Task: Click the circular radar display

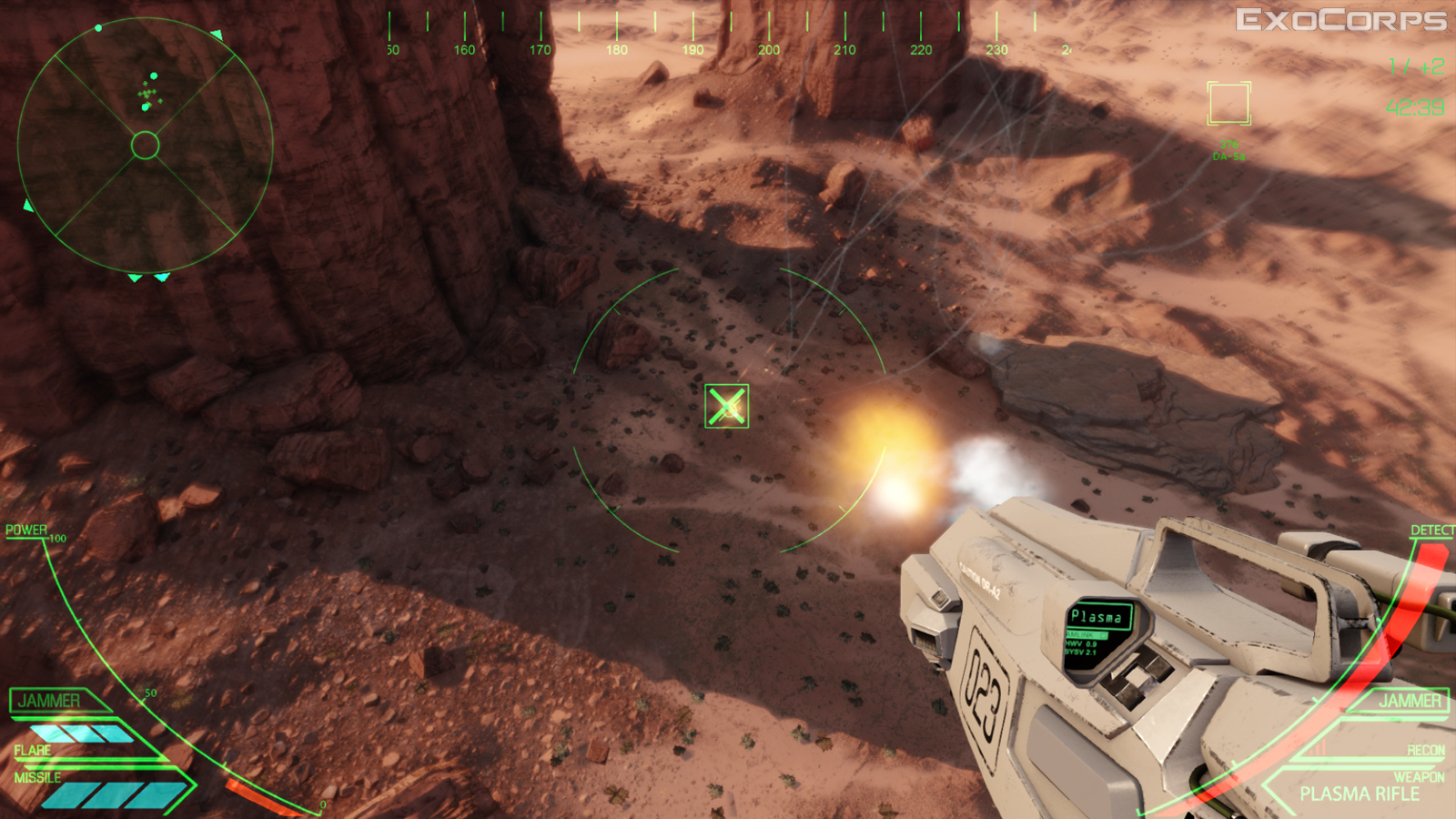Action: [145, 146]
